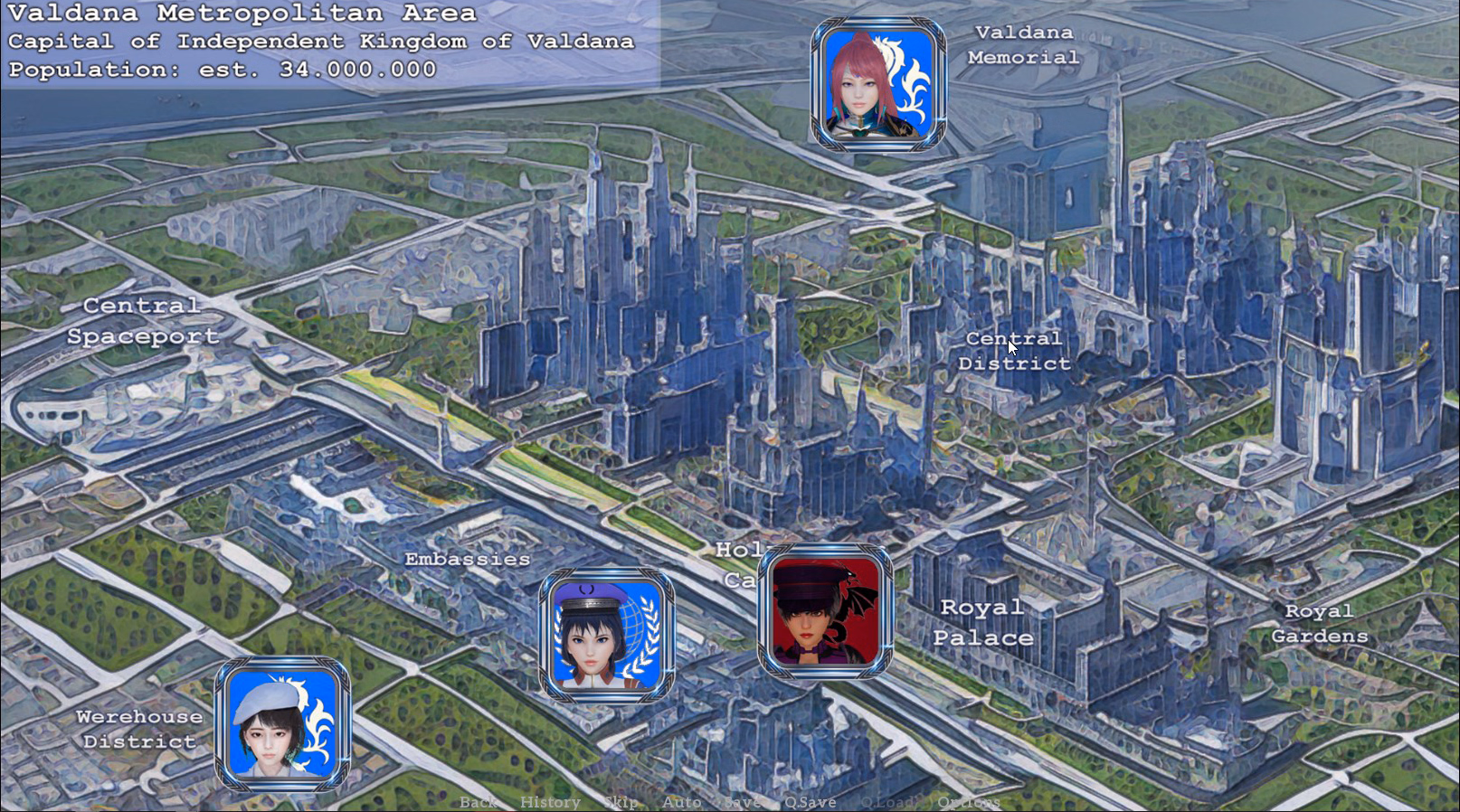Viewport: 1460px width, 812px height.
Task: Click Back to return to previous scene
Action: coord(479,802)
